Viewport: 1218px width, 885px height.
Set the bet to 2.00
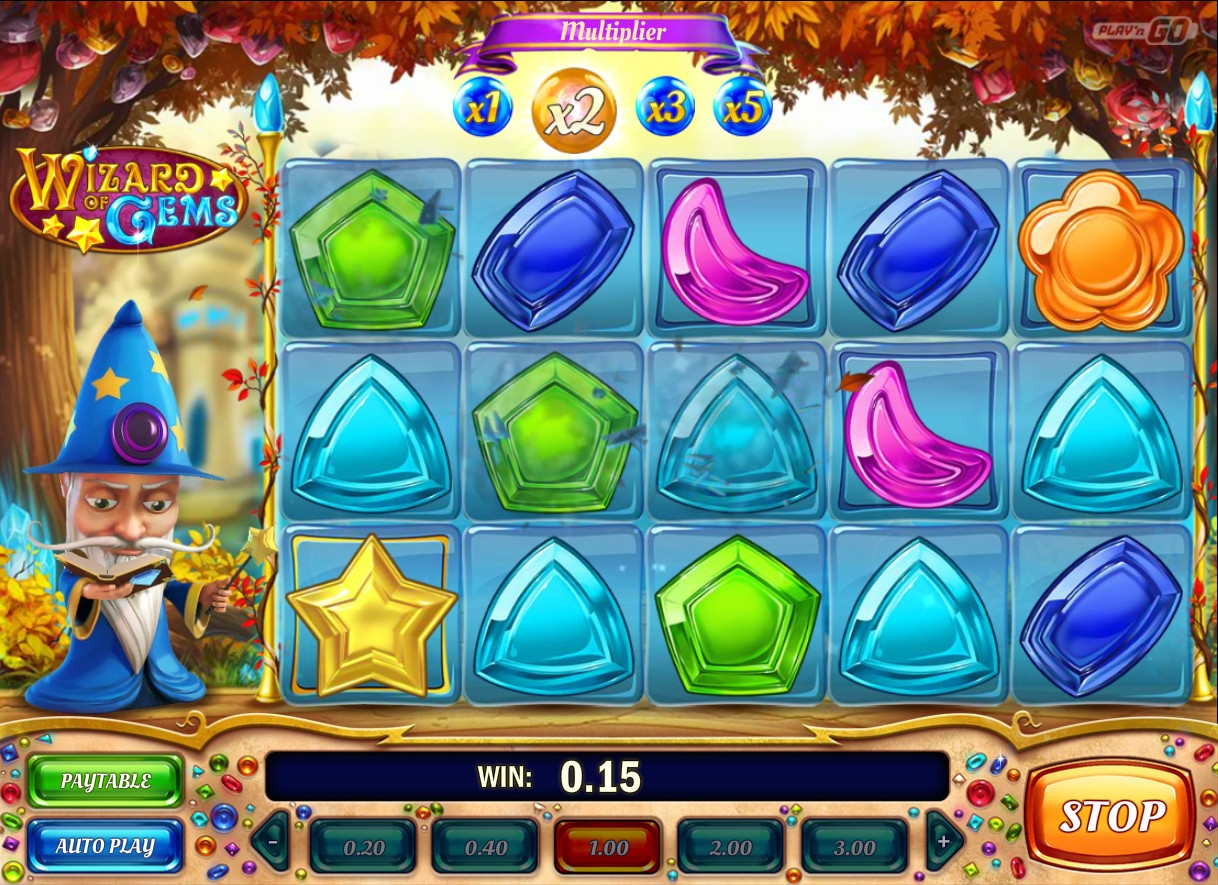tap(730, 847)
